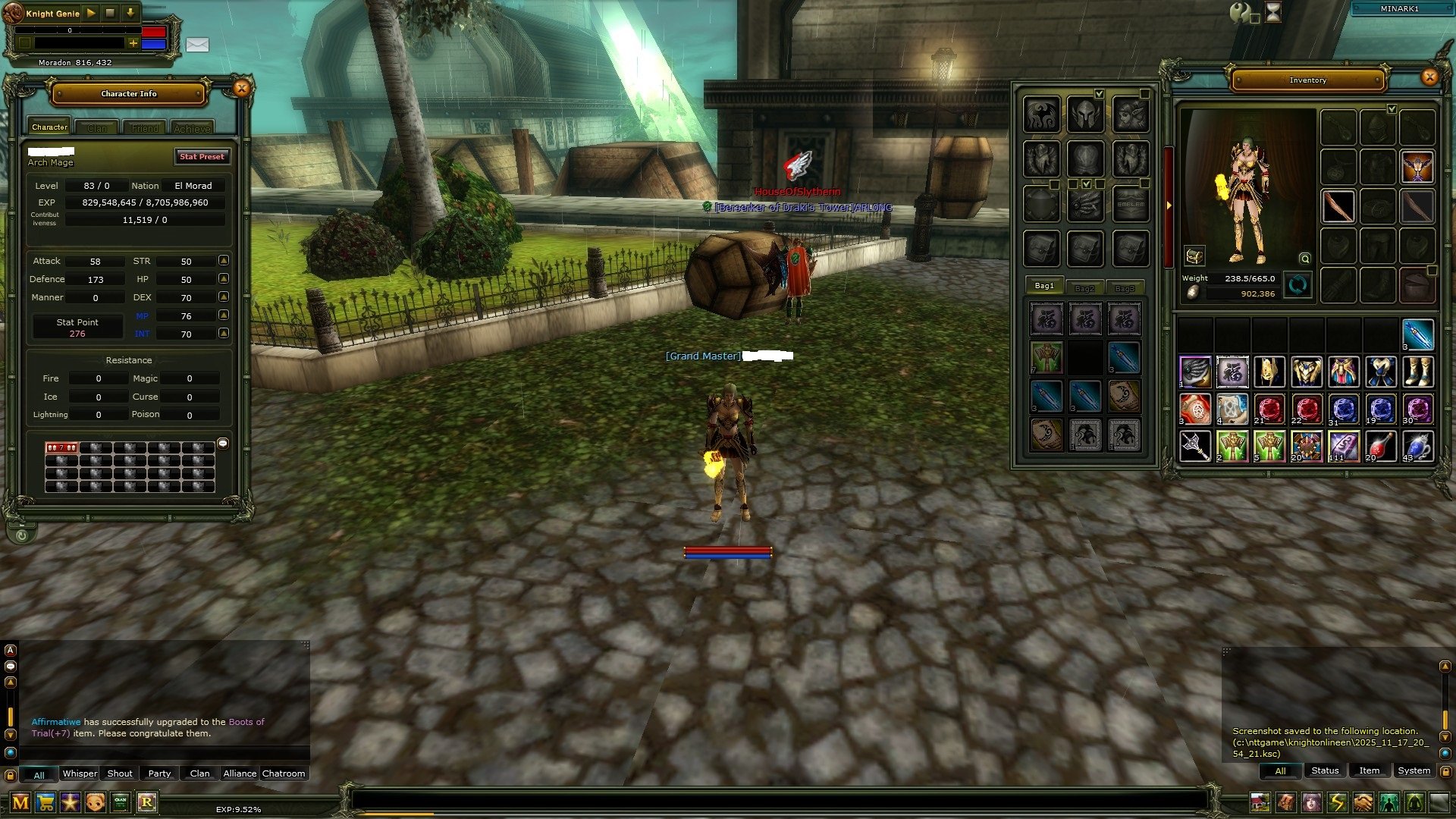Screen dimensions: 1456x819
Task: Switch chat to the Whisper tab
Action: (x=79, y=773)
